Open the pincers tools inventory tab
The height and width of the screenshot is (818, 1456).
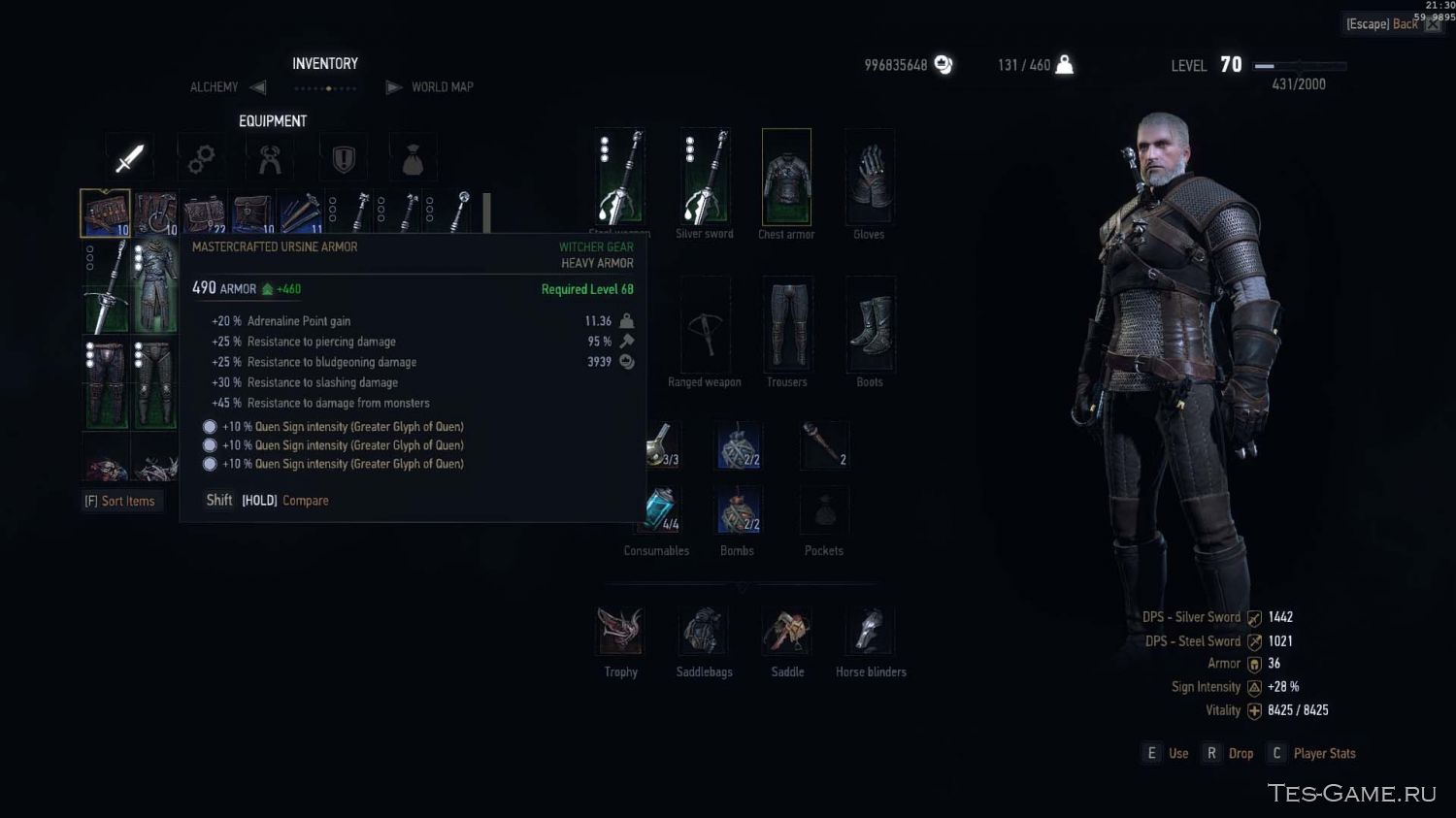tap(271, 158)
